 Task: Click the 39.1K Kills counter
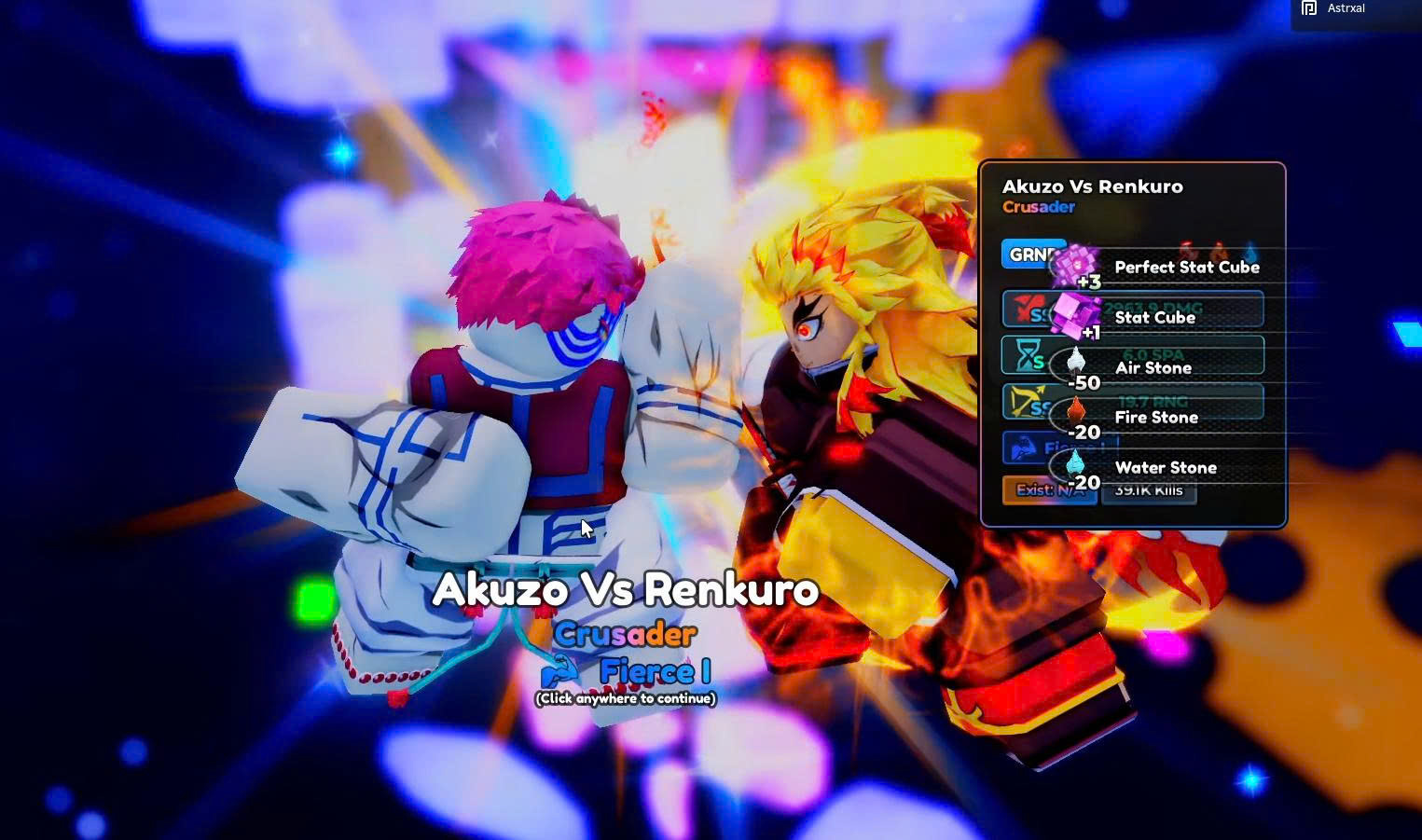click(1149, 490)
